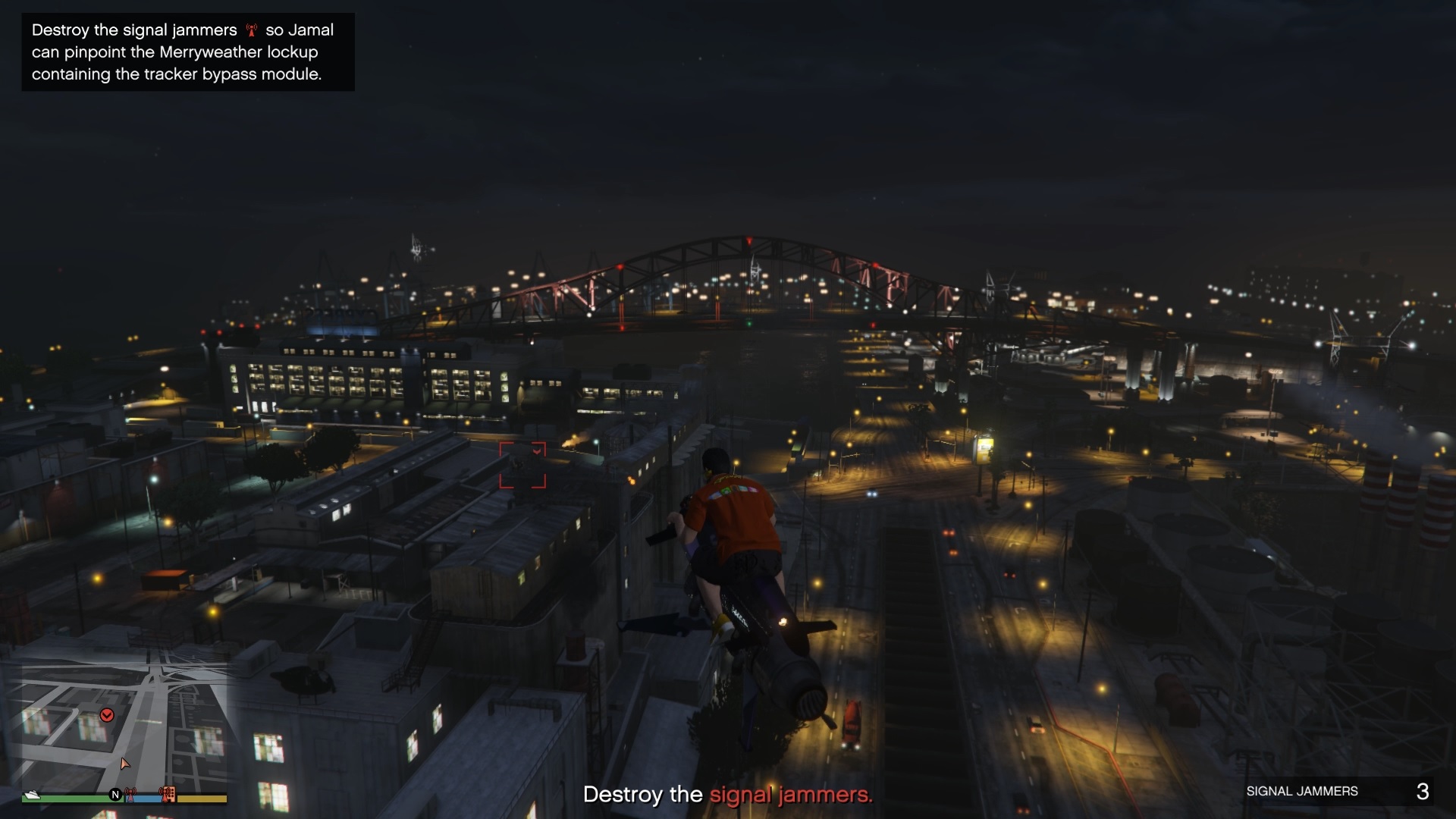Toggle the red destination blip near the minimap center
The height and width of the screenshot is (819, 1456).
coord(108,714)
